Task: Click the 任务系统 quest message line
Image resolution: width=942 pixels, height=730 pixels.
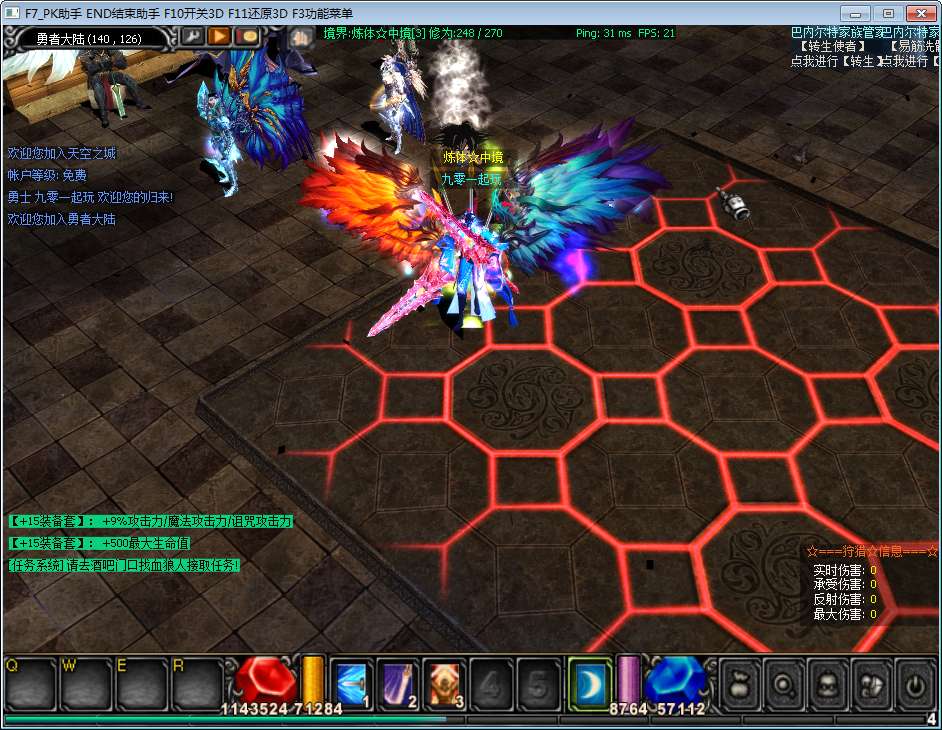Action: tap(125, 565)
